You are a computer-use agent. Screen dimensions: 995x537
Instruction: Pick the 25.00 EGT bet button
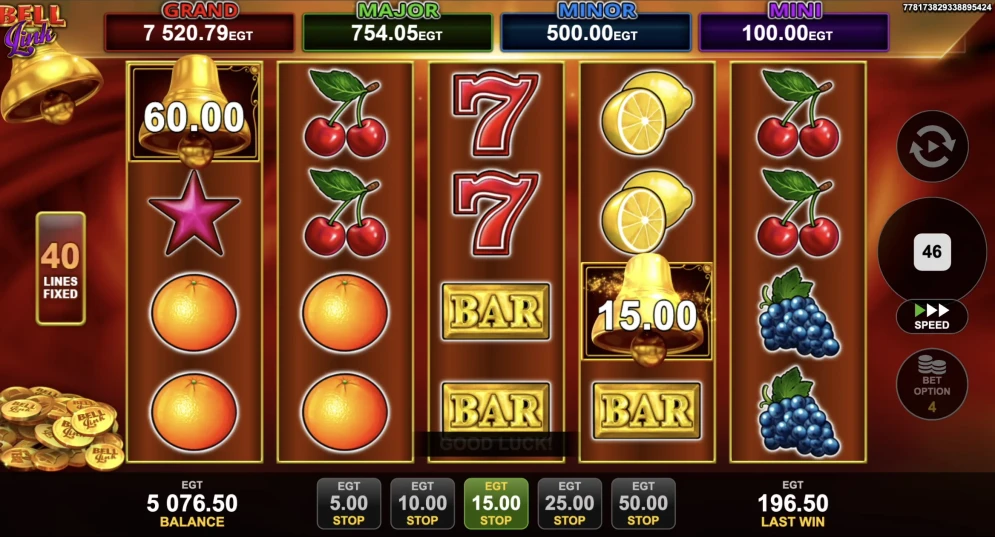(570, 503)
